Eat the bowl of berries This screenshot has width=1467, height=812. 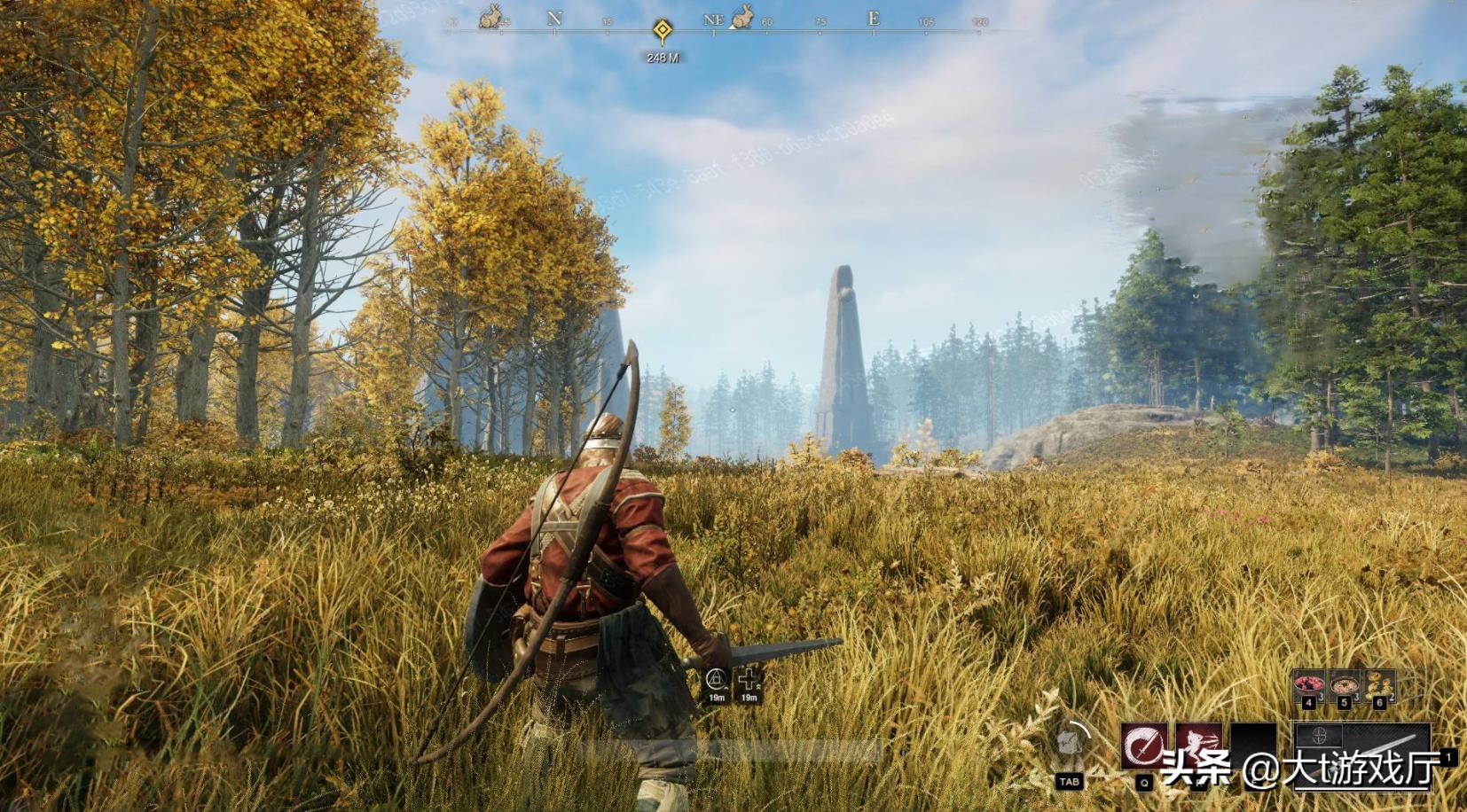click(x=1308, y=684)
